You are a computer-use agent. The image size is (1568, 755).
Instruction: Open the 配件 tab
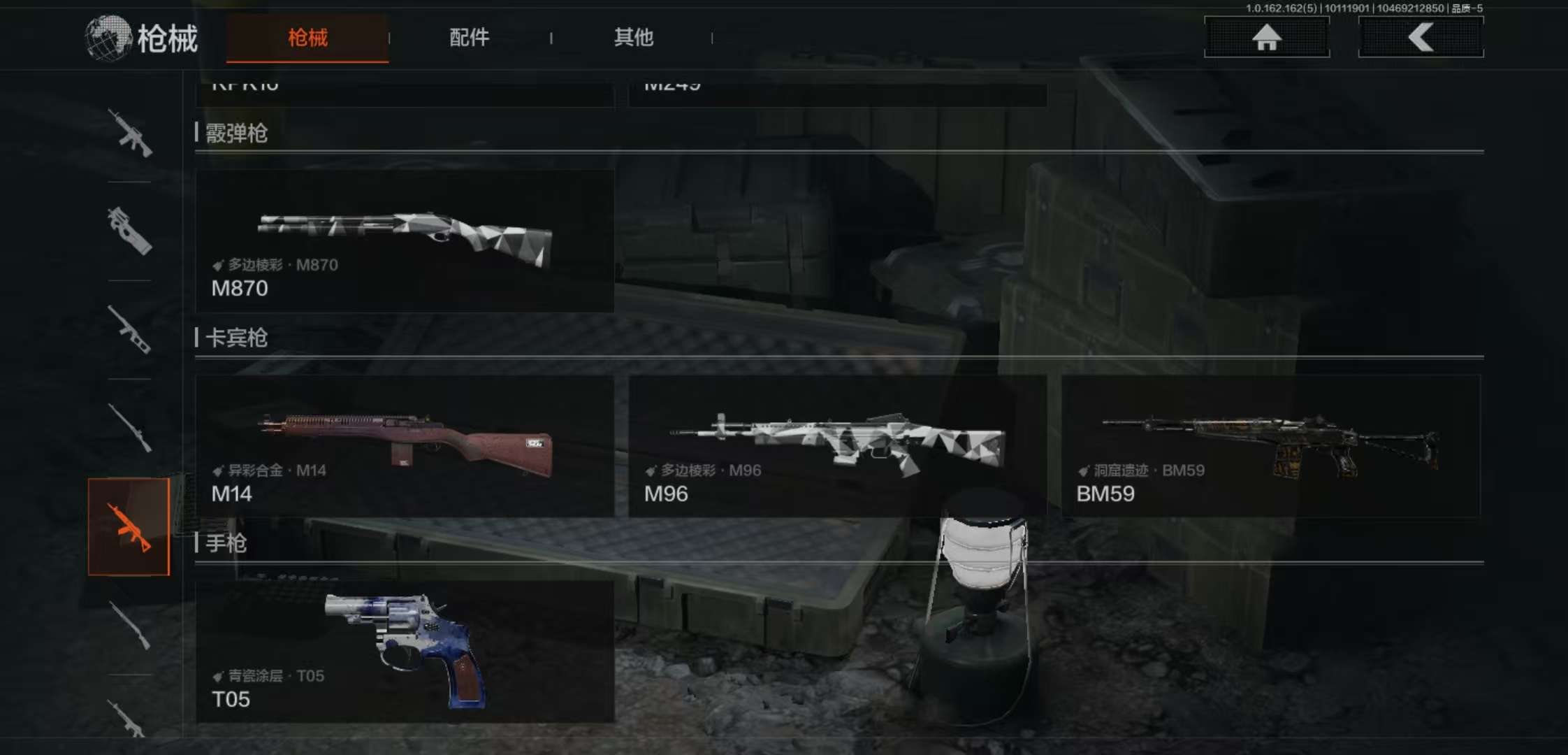[469, 38]
